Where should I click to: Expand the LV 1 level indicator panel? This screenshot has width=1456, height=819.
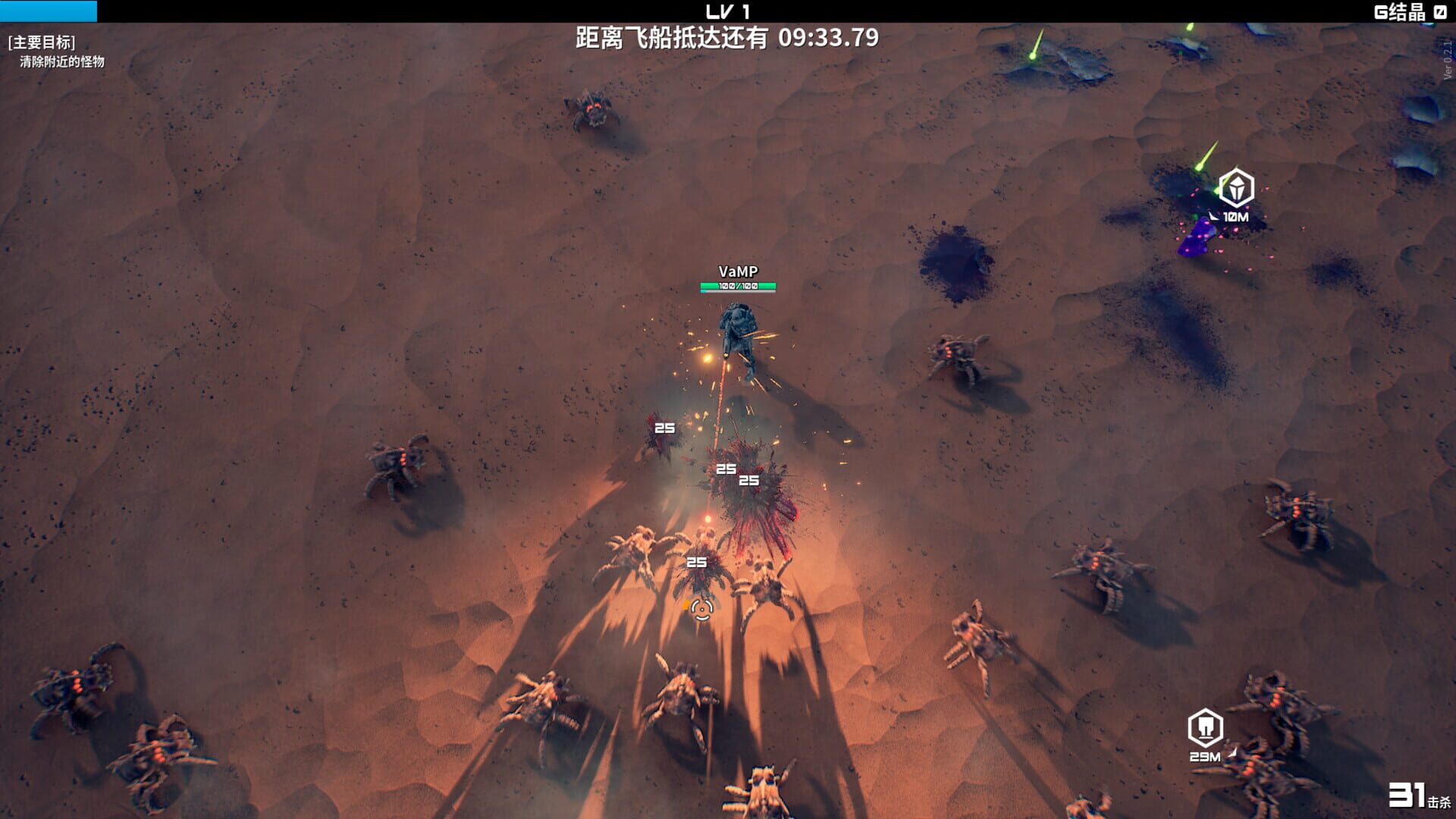[727, 10]
